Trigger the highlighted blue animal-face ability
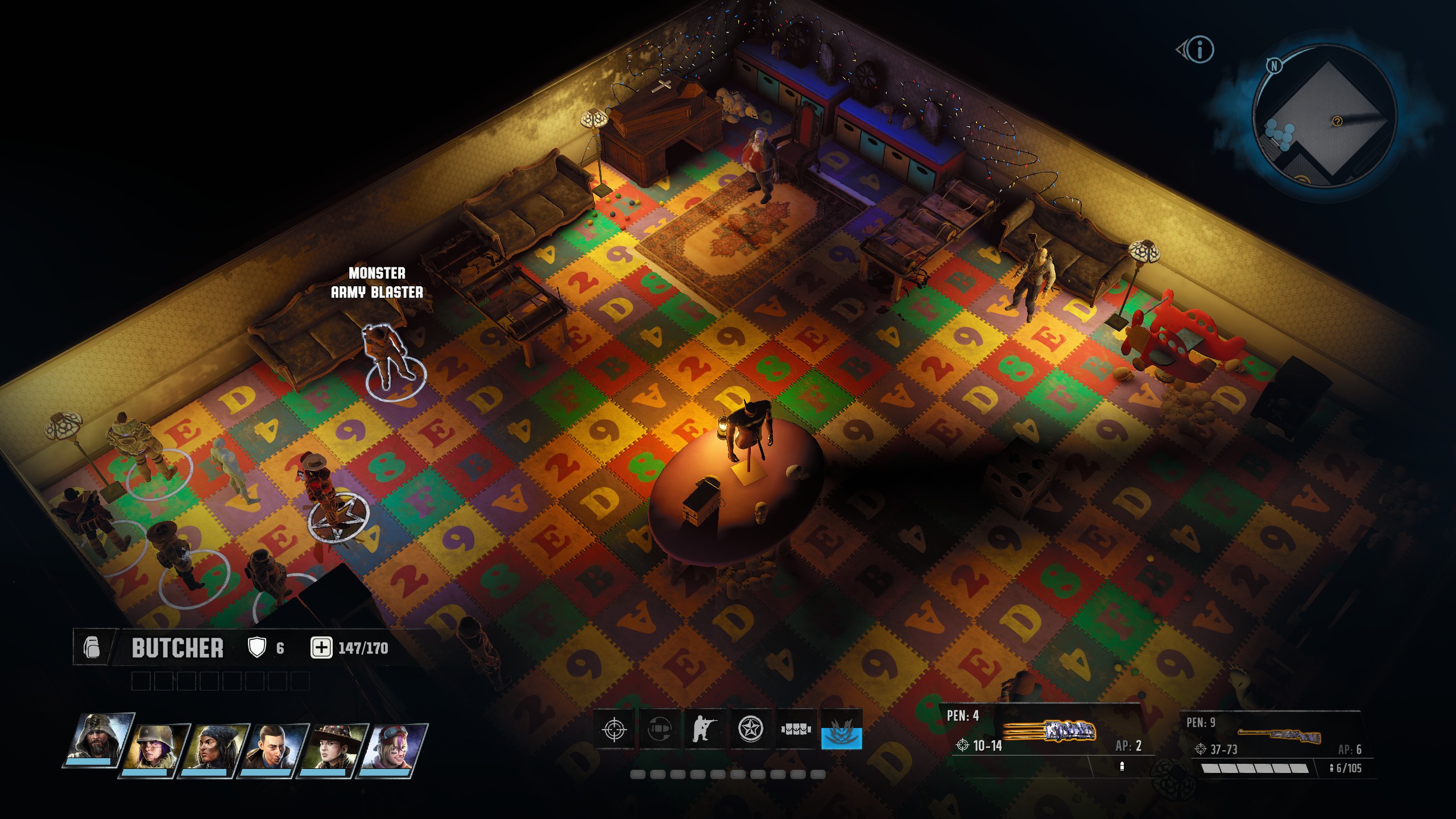The height and width of the screenshot is (819, 1456). click(x=841, y=729)
